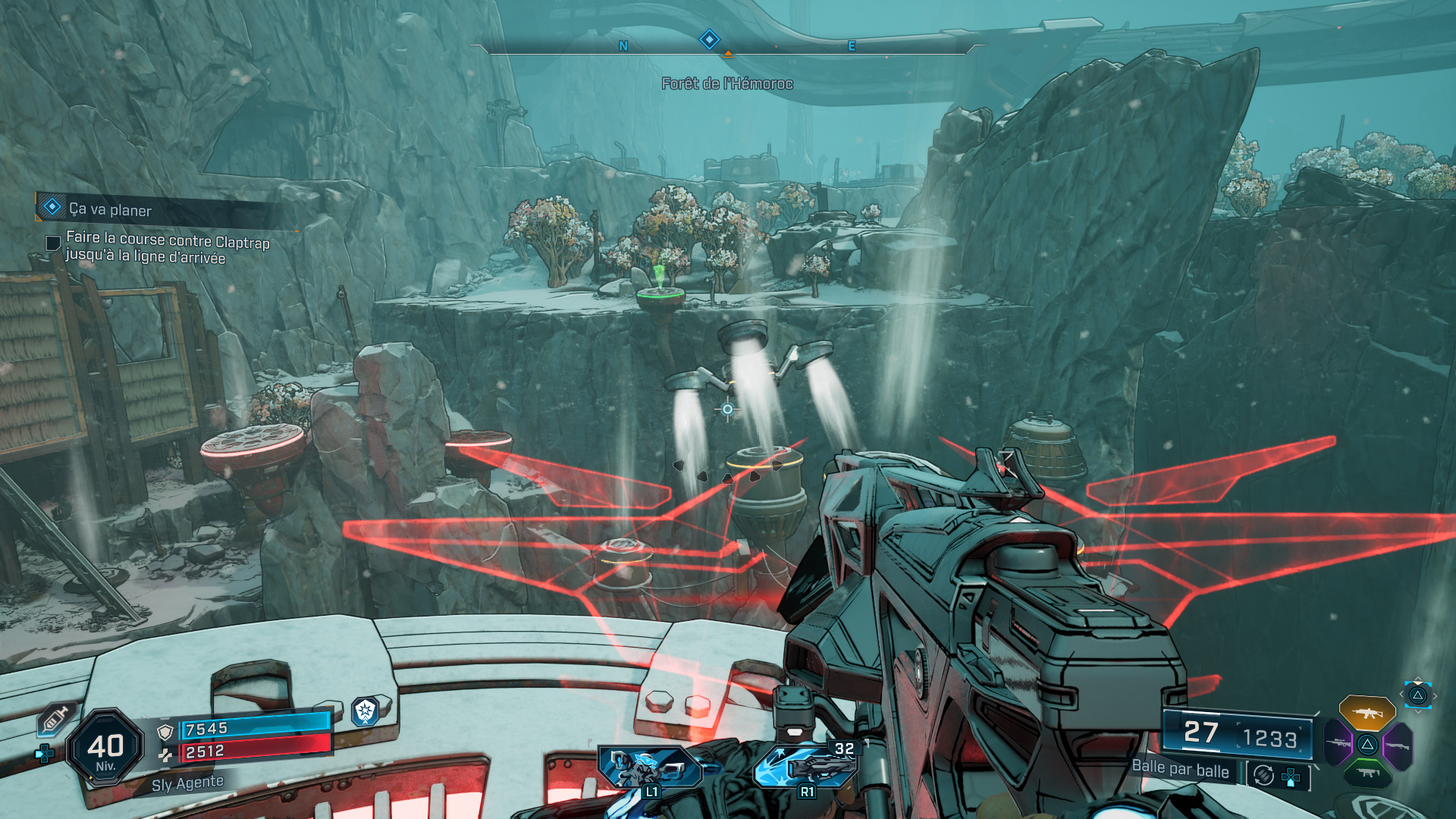Click the shield emblem status icon
This screenshot has height=819, width=1456.
pos(366,711)
